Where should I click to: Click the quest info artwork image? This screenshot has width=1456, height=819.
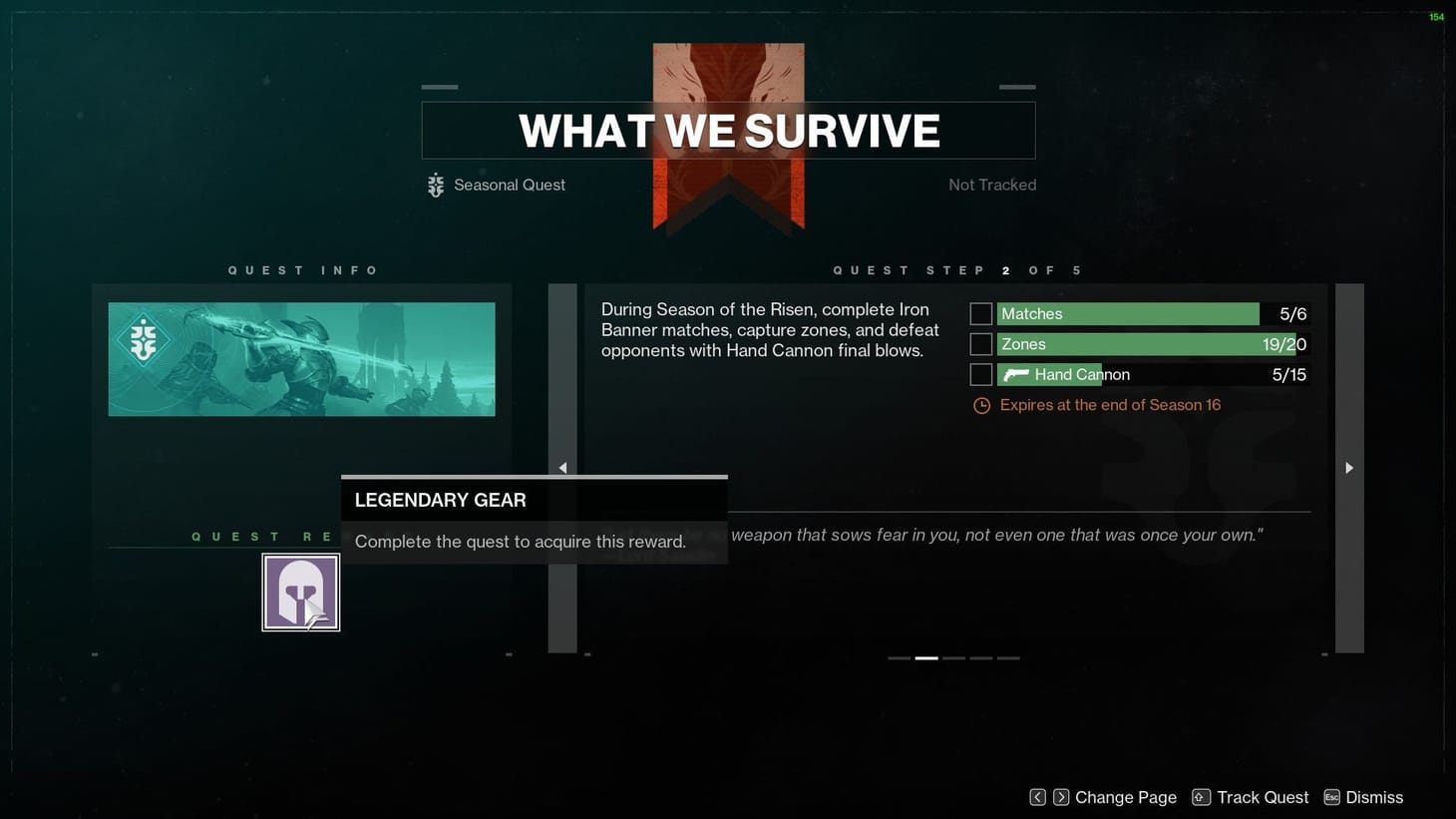pyautogui.click(x=302, y=358)
